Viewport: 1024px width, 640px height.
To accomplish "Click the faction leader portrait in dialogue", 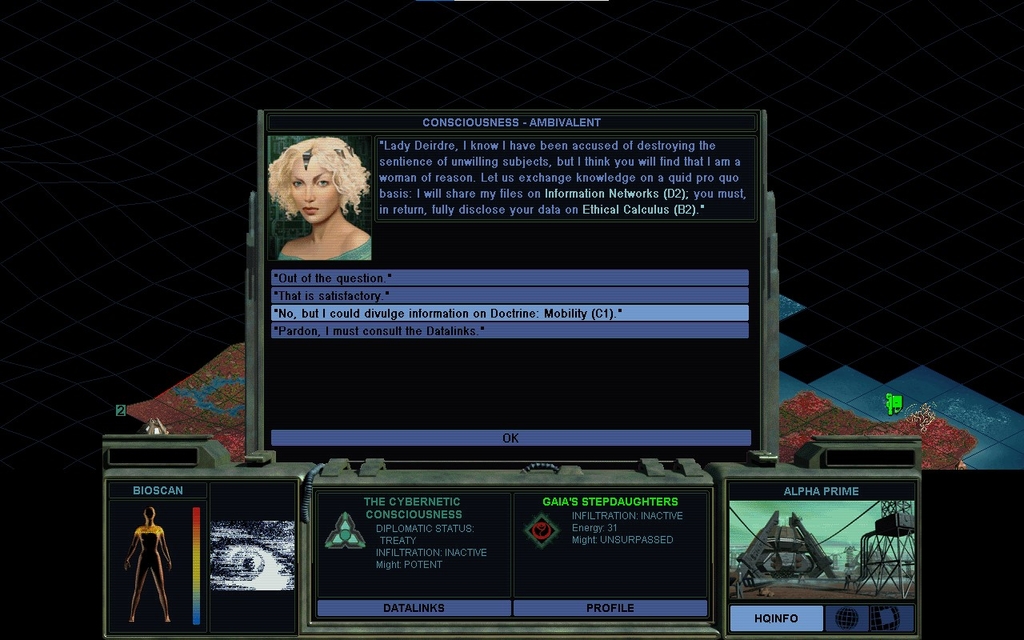I will pyautogui.click(x=319, y=198).
